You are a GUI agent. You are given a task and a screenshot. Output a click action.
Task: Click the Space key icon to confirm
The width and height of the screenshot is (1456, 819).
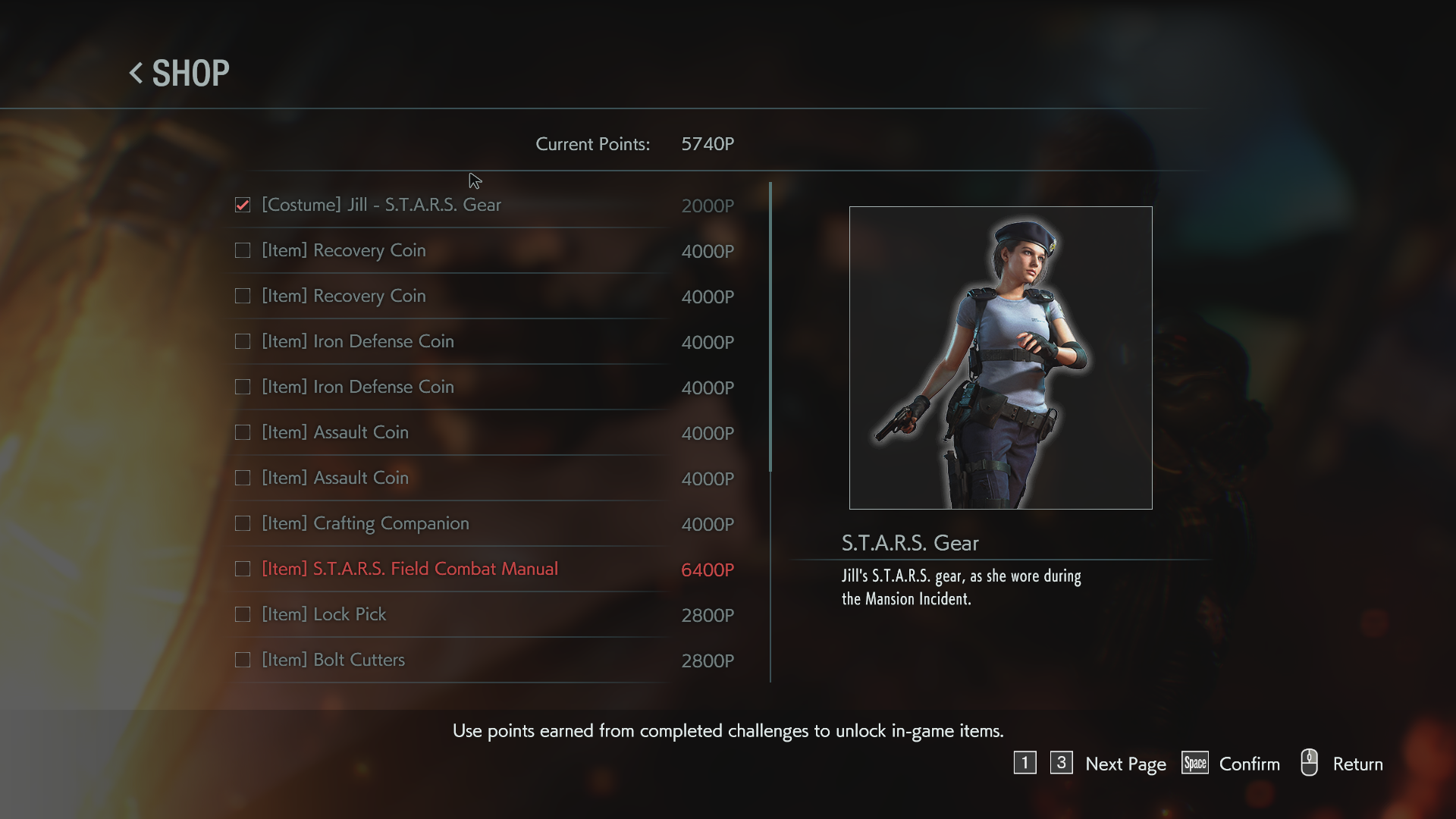pyautogui.click(x=1194, y=764)
